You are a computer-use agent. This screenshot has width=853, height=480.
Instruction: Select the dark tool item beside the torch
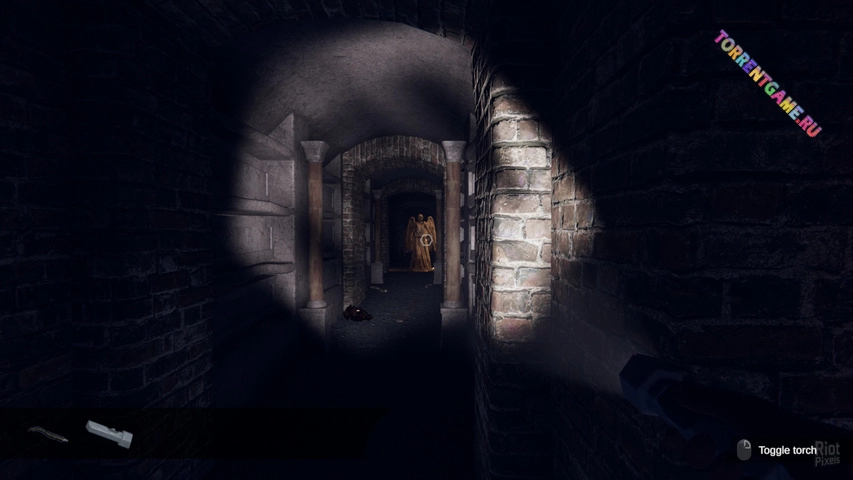(x=48, y=434)
